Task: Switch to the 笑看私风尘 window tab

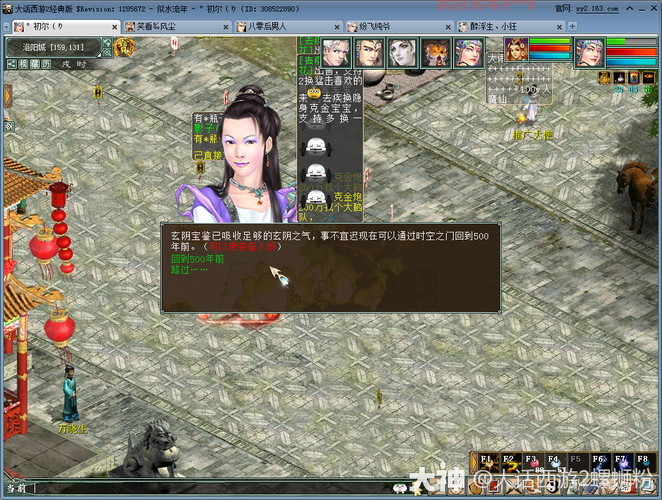Action: pos(150,26)
